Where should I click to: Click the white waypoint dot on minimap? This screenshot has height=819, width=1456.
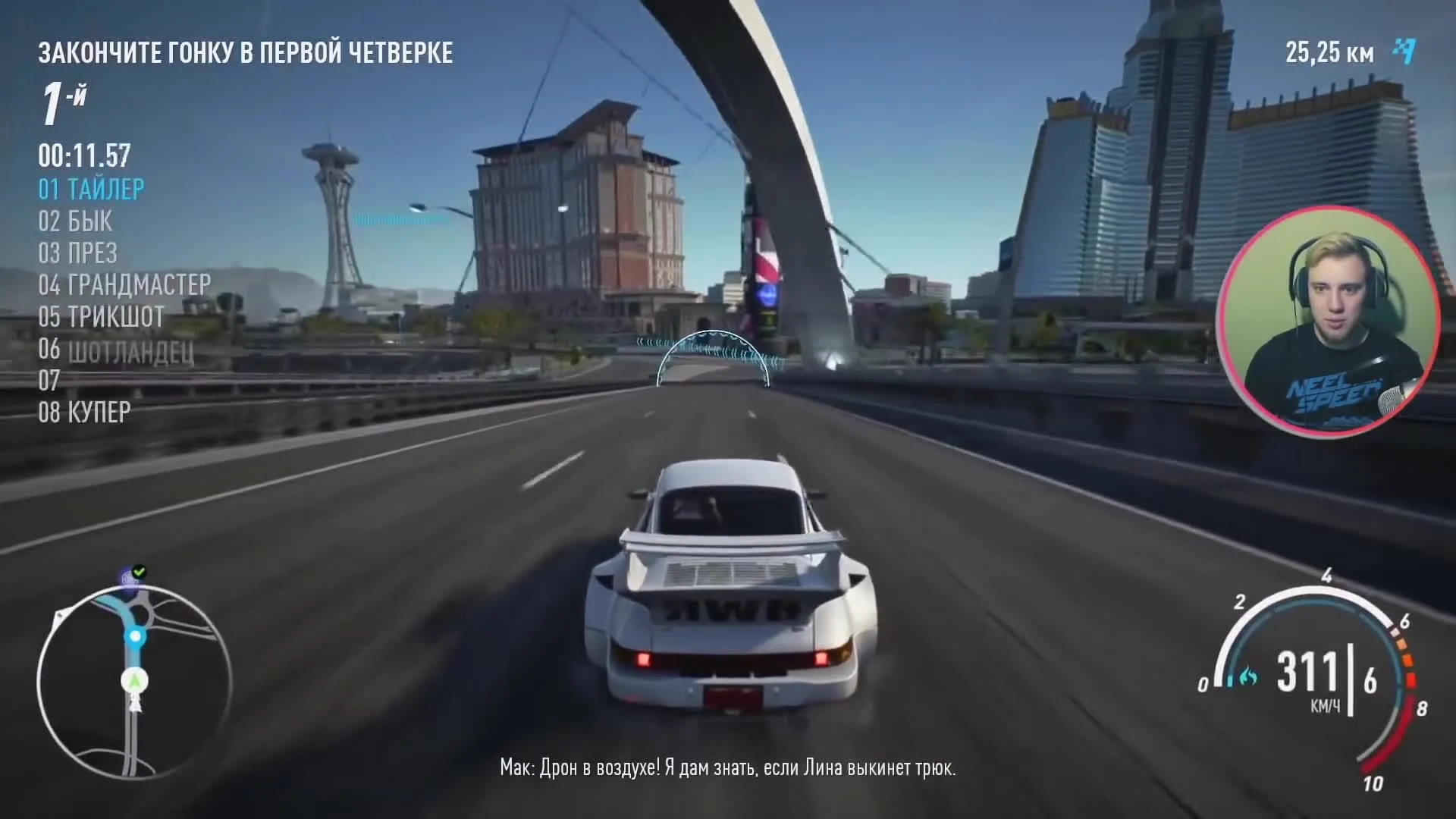(x=134, y=637)
